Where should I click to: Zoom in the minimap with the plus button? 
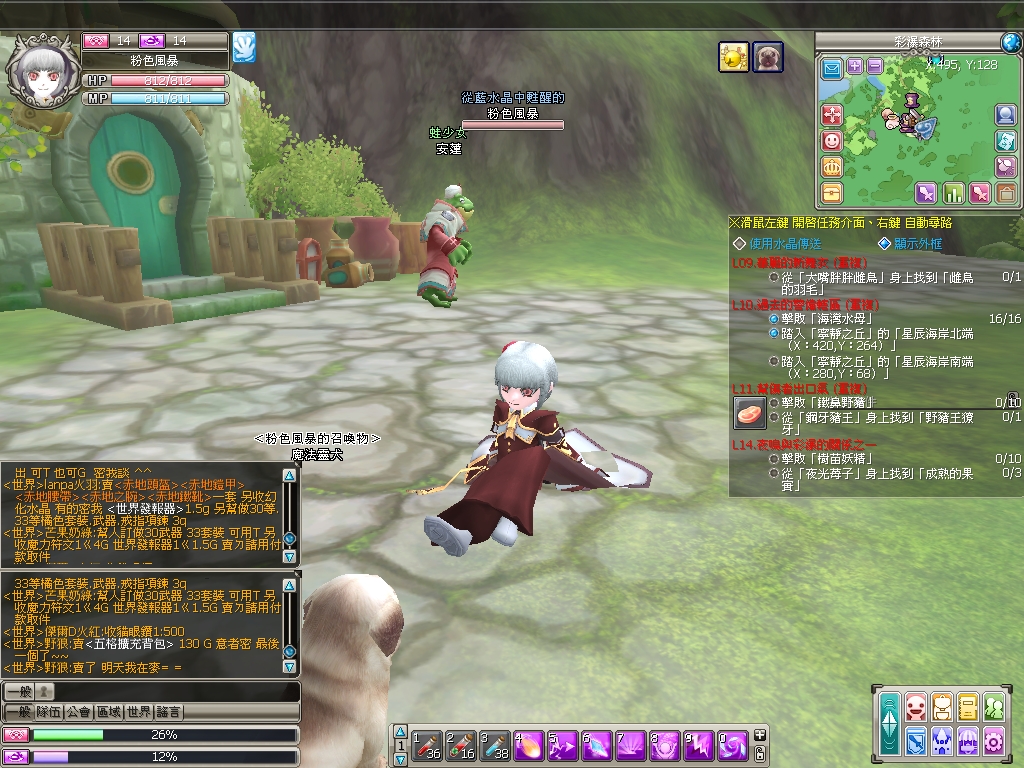point(855,66)
